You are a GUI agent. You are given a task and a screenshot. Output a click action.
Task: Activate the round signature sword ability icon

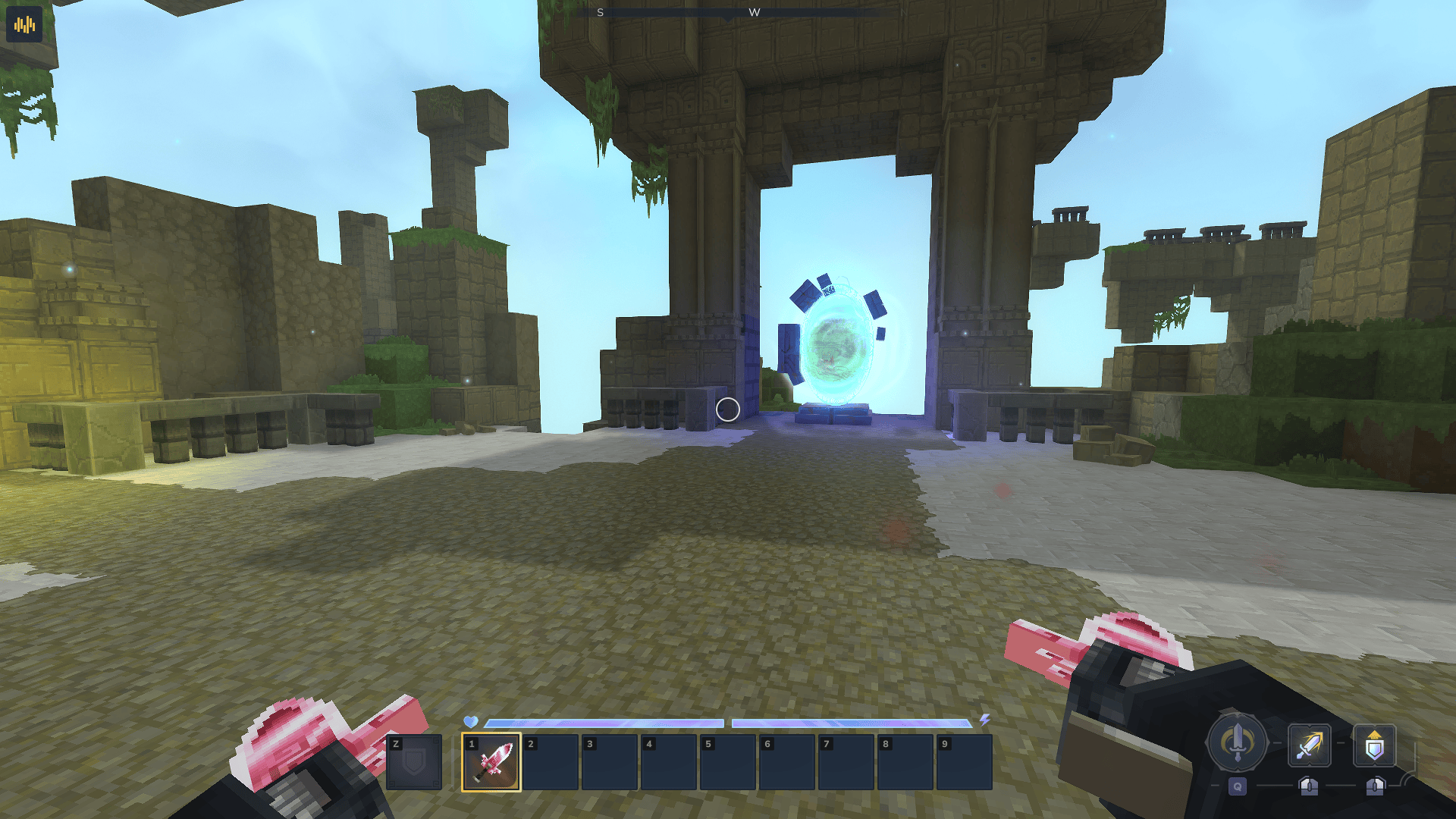pyautogui.click(x=1237, y=742)
